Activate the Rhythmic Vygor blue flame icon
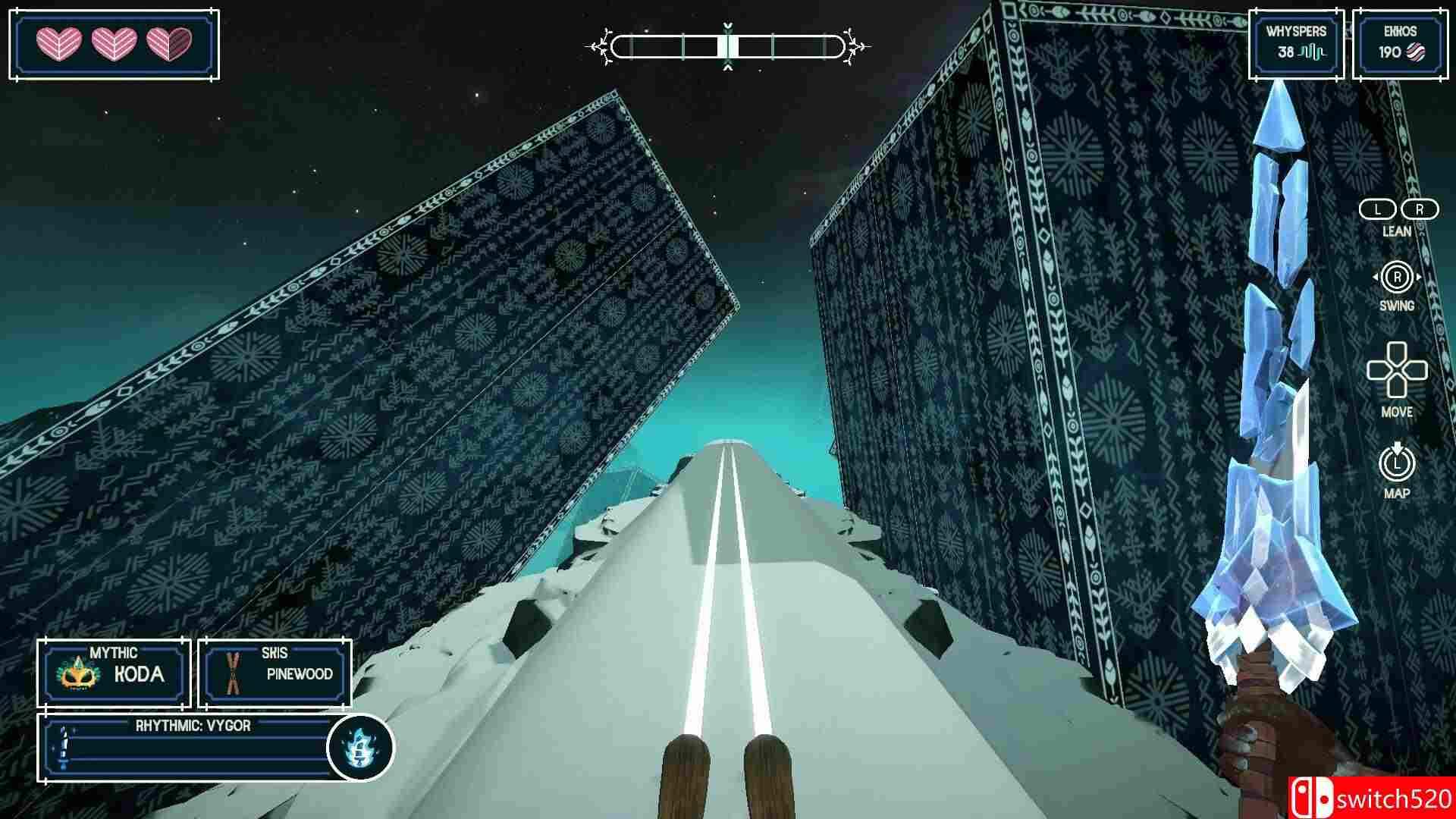The image size is (1456, 819). [x=360, y=748]
